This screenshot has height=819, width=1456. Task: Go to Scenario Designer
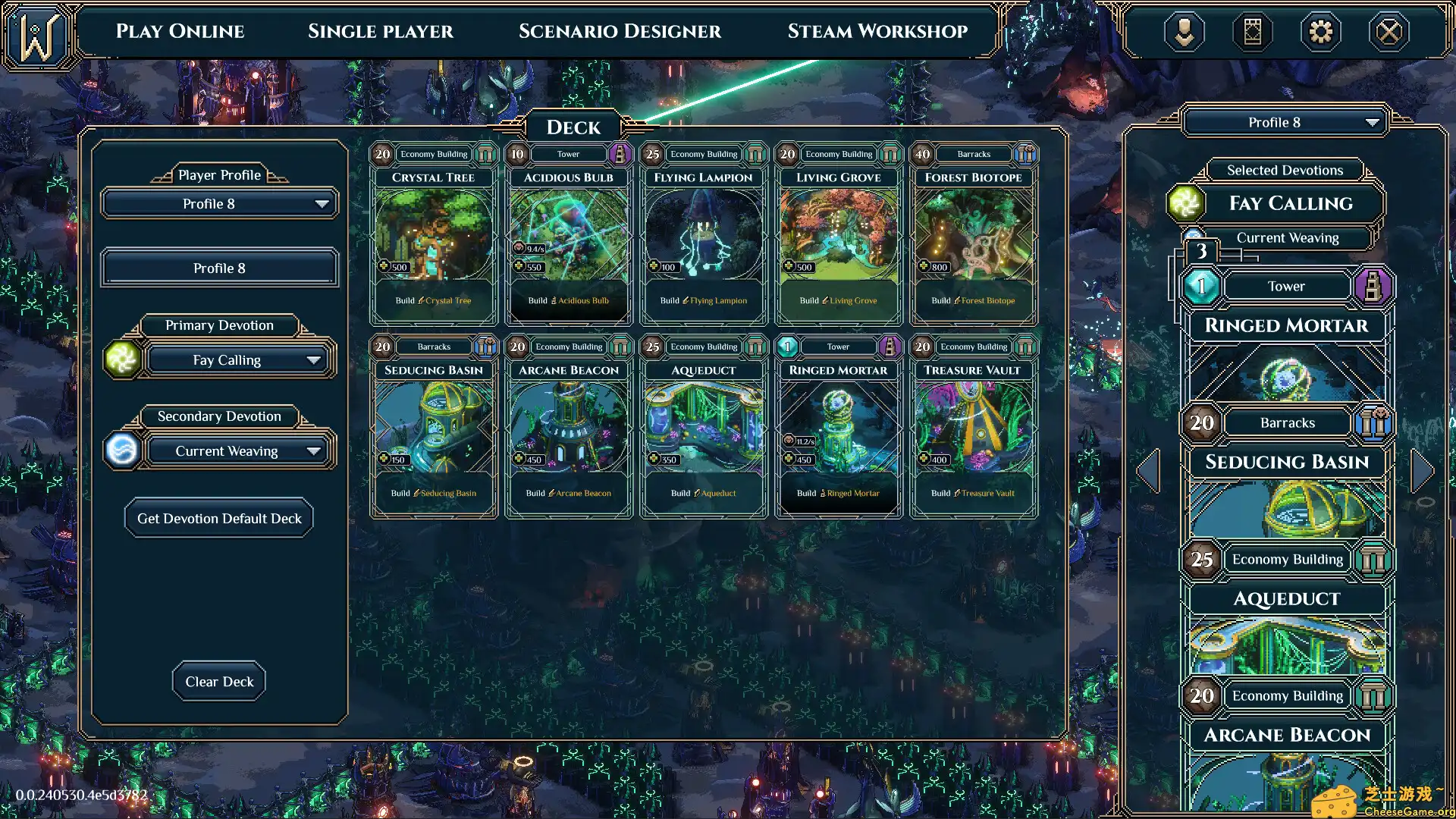(620, 31)
